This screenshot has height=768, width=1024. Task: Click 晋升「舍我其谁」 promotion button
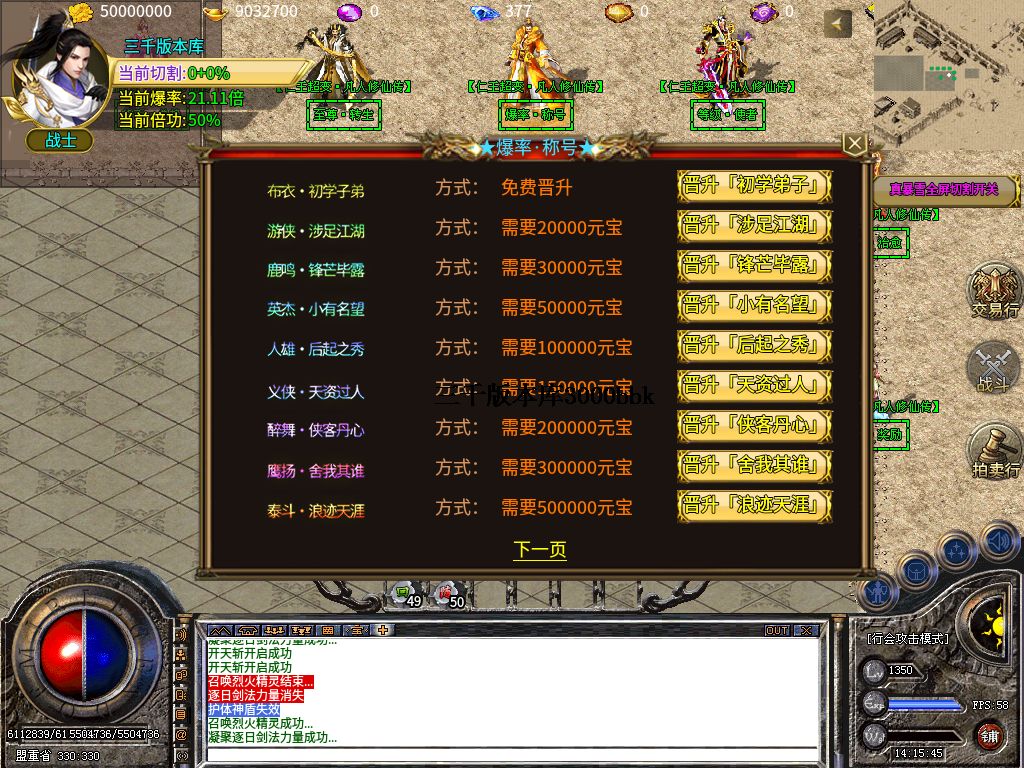point(755,466)
